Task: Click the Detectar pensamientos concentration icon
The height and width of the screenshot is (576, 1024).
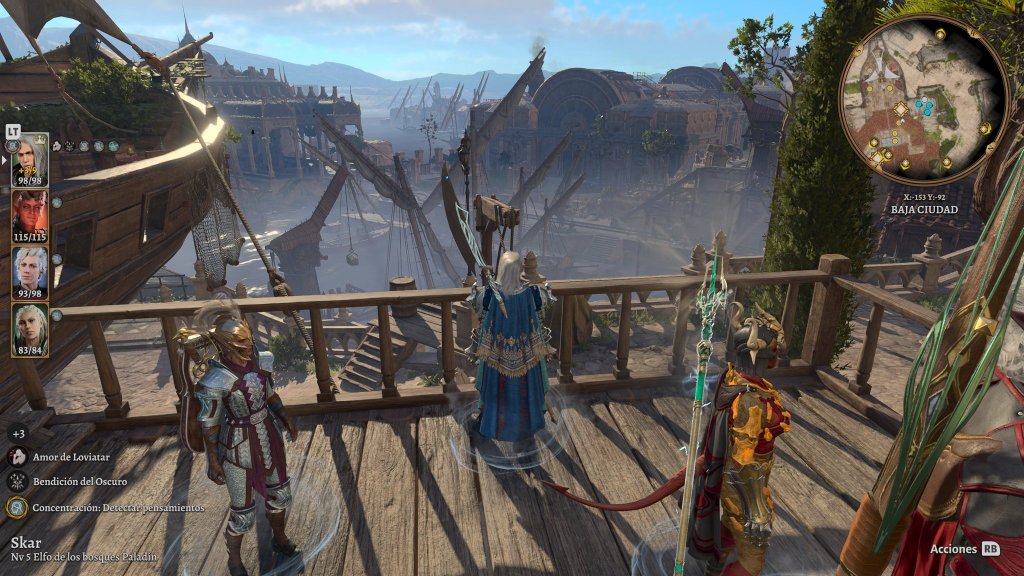Action: [x=17, y=507]
